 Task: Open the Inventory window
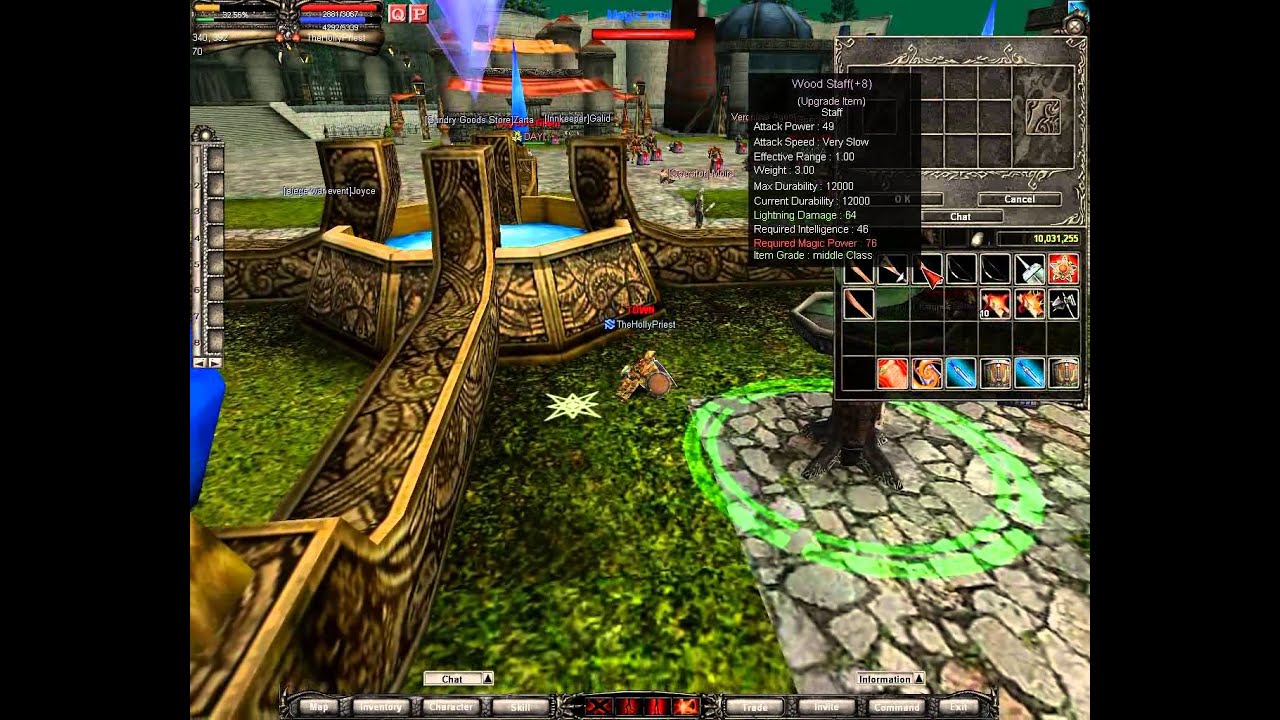(380, 707)
